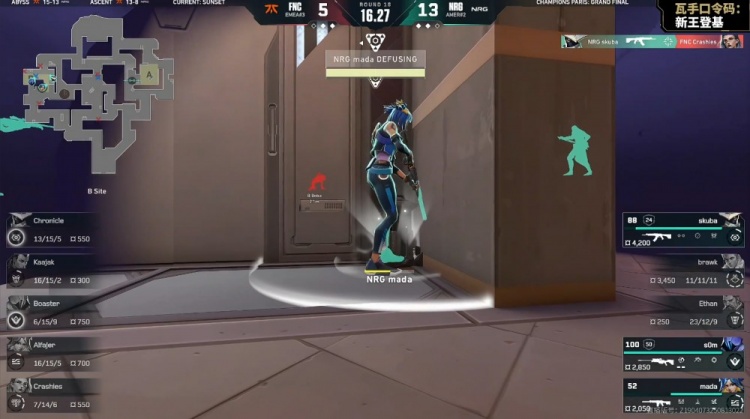Screen dimensions: 750x419
Task: Spectate skuba from the player list
Action: click(684, 229)
